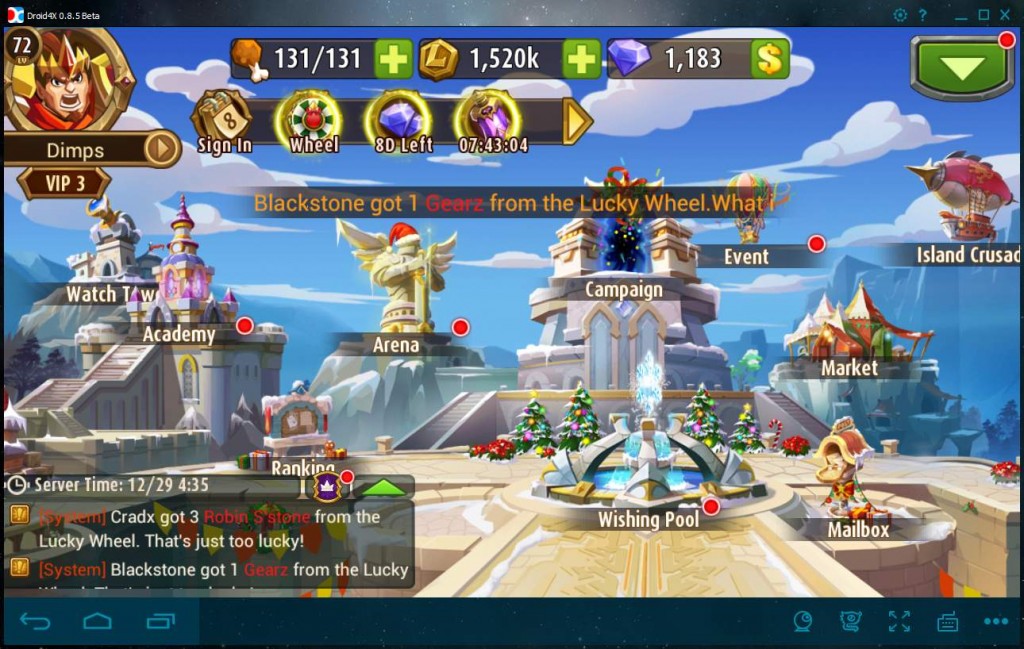1024x649 pixels.
Task: Close the Droid4X emulator window
Action: point(1005,14)
